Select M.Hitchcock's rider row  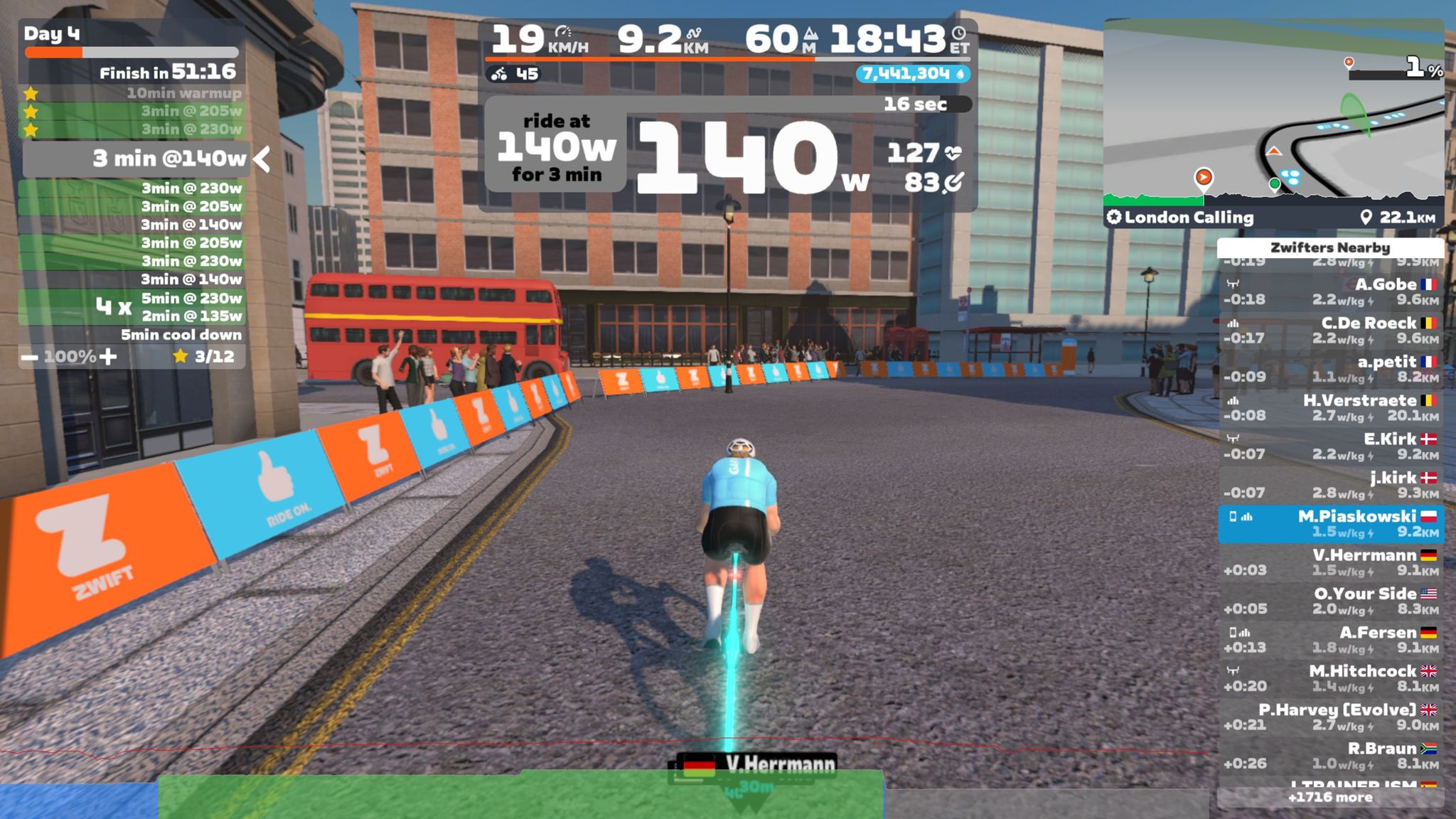(1330, 678)
